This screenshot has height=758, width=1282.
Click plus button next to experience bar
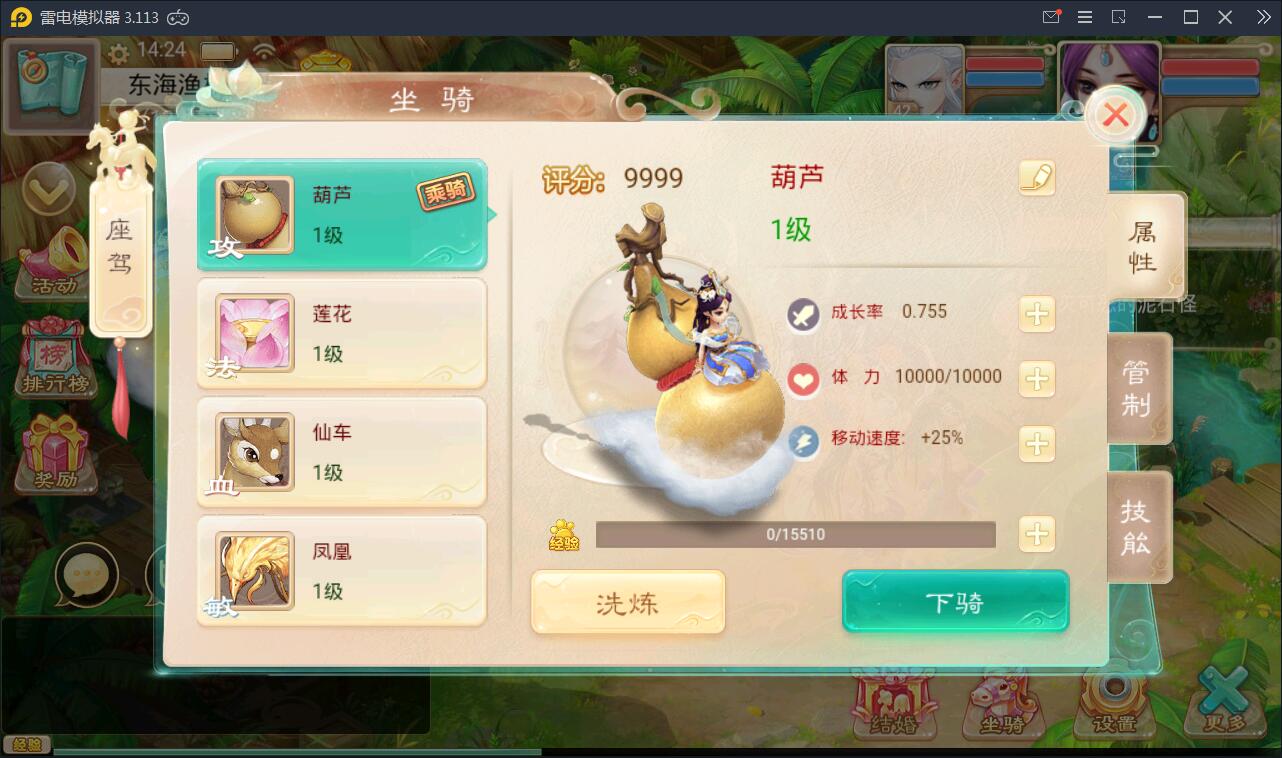[x=1037, y=534]
